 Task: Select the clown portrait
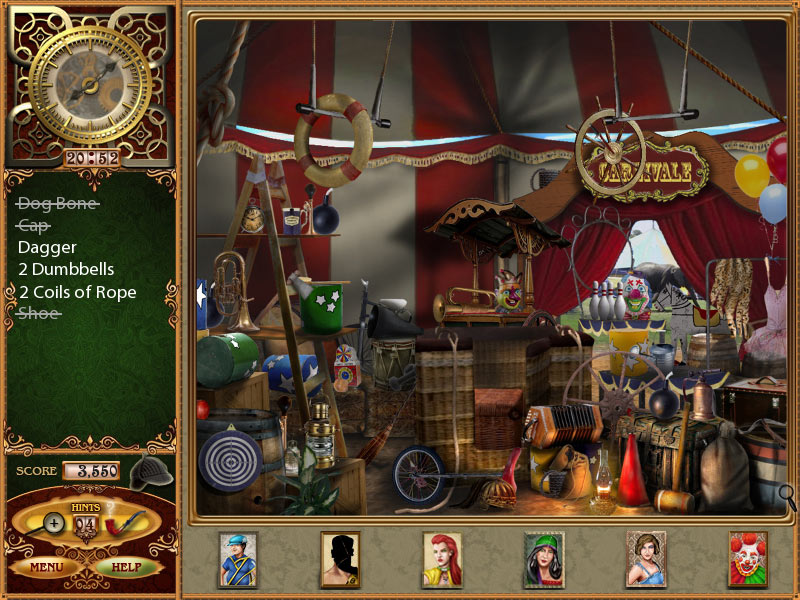click(x=748, y=558)
